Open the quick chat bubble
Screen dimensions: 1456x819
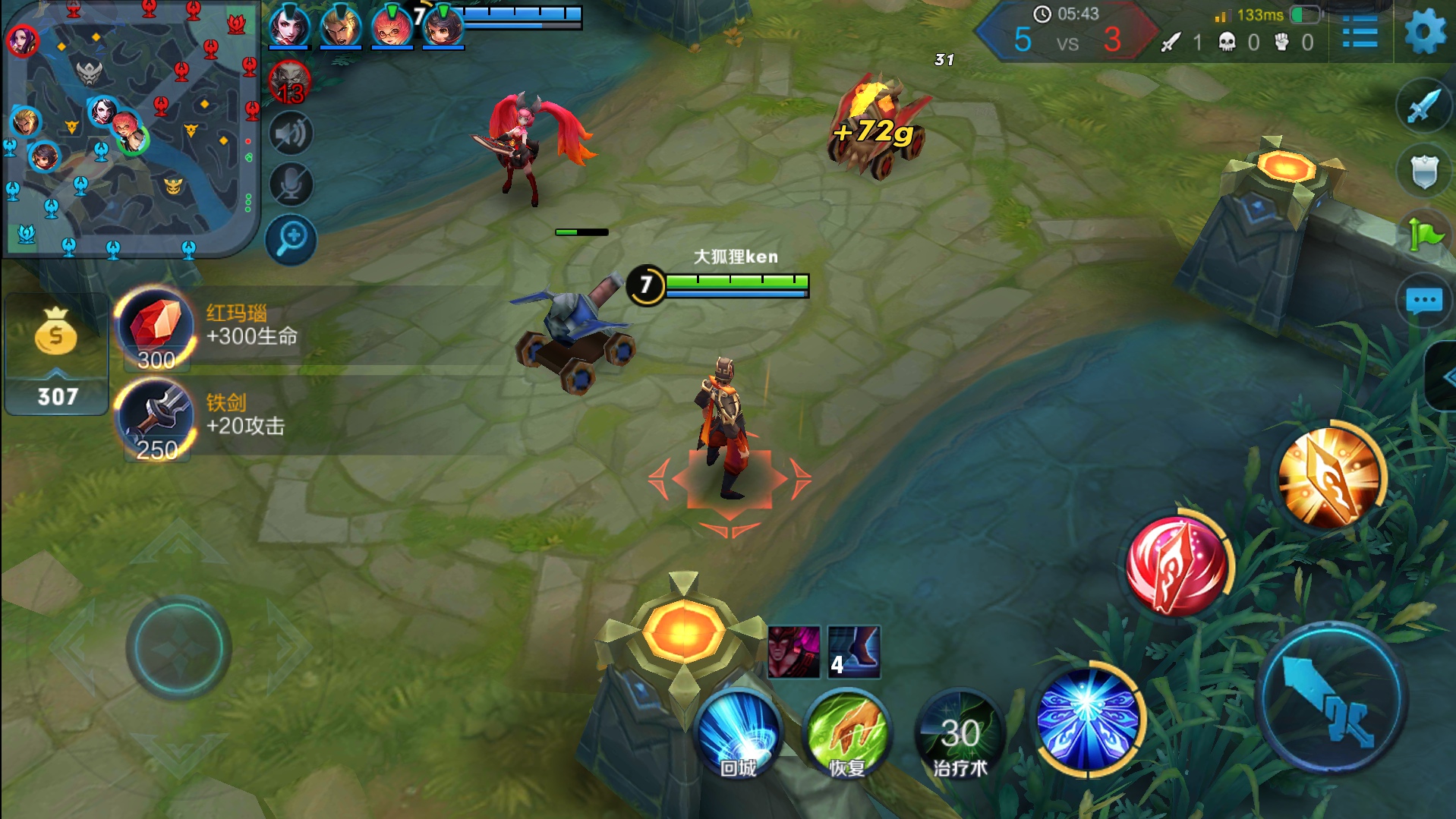coord(1423,301)
